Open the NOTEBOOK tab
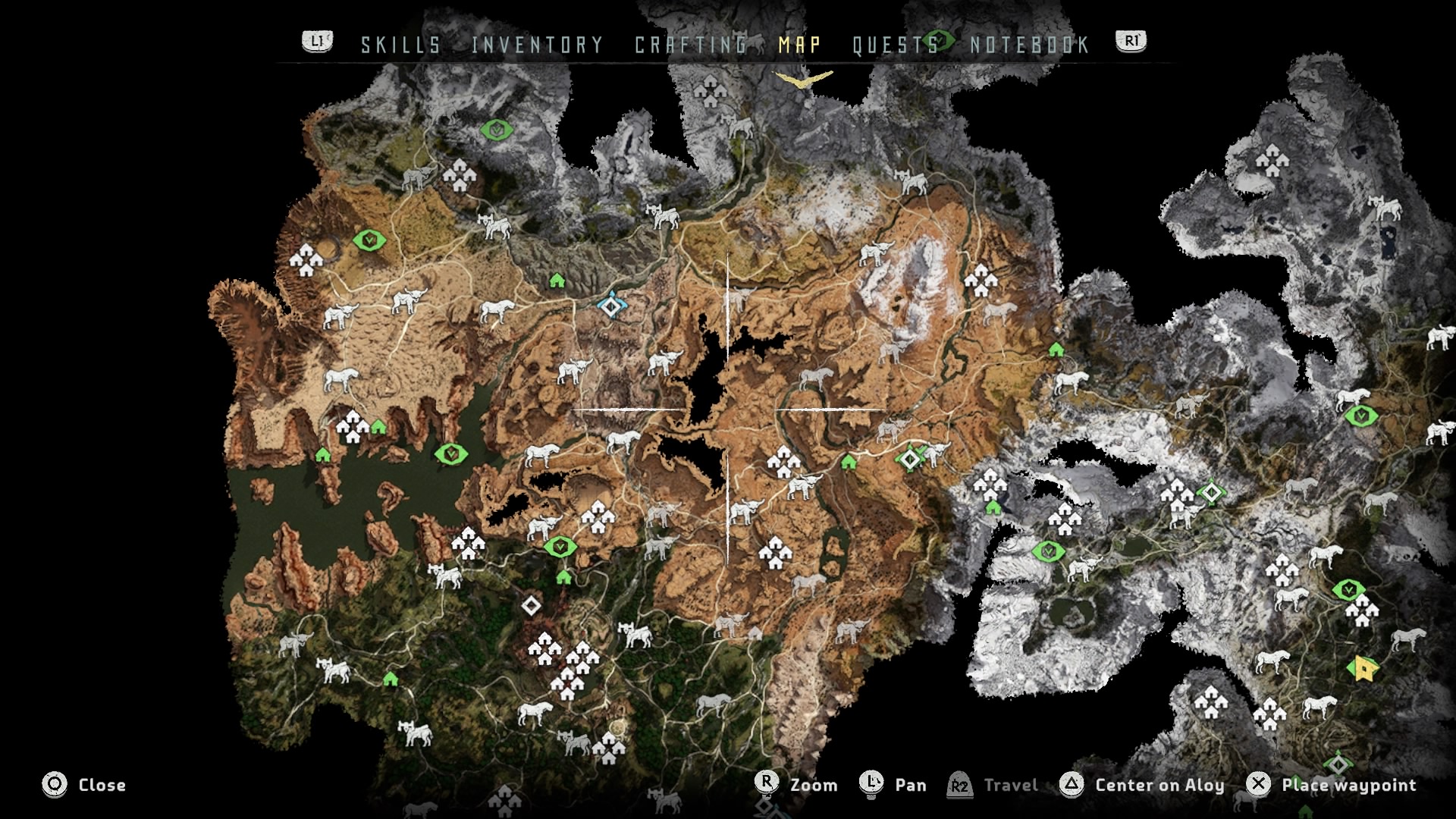 pyautogui.click(x=1028, y=45)
